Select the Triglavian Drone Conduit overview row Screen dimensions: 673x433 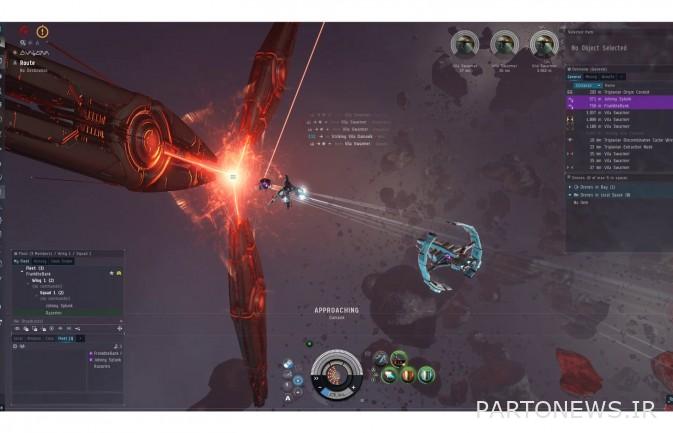pyautogui.click(x=616, y=91)
